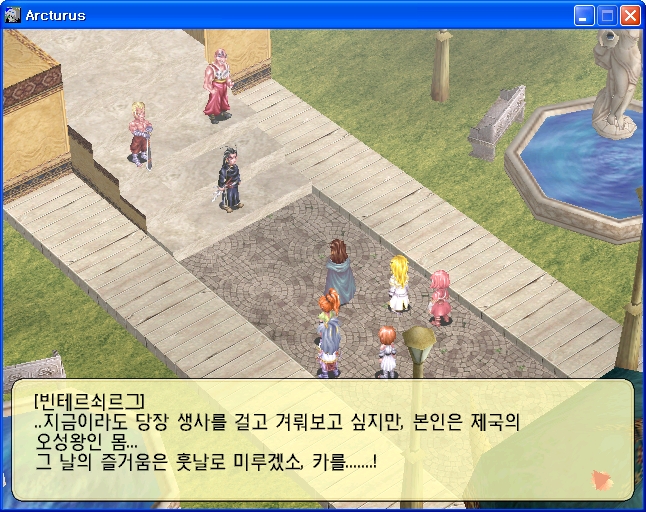The height and width of the screenshot is (512, 646).
Task: Close the Arcturus window
Action: (630, 15)
